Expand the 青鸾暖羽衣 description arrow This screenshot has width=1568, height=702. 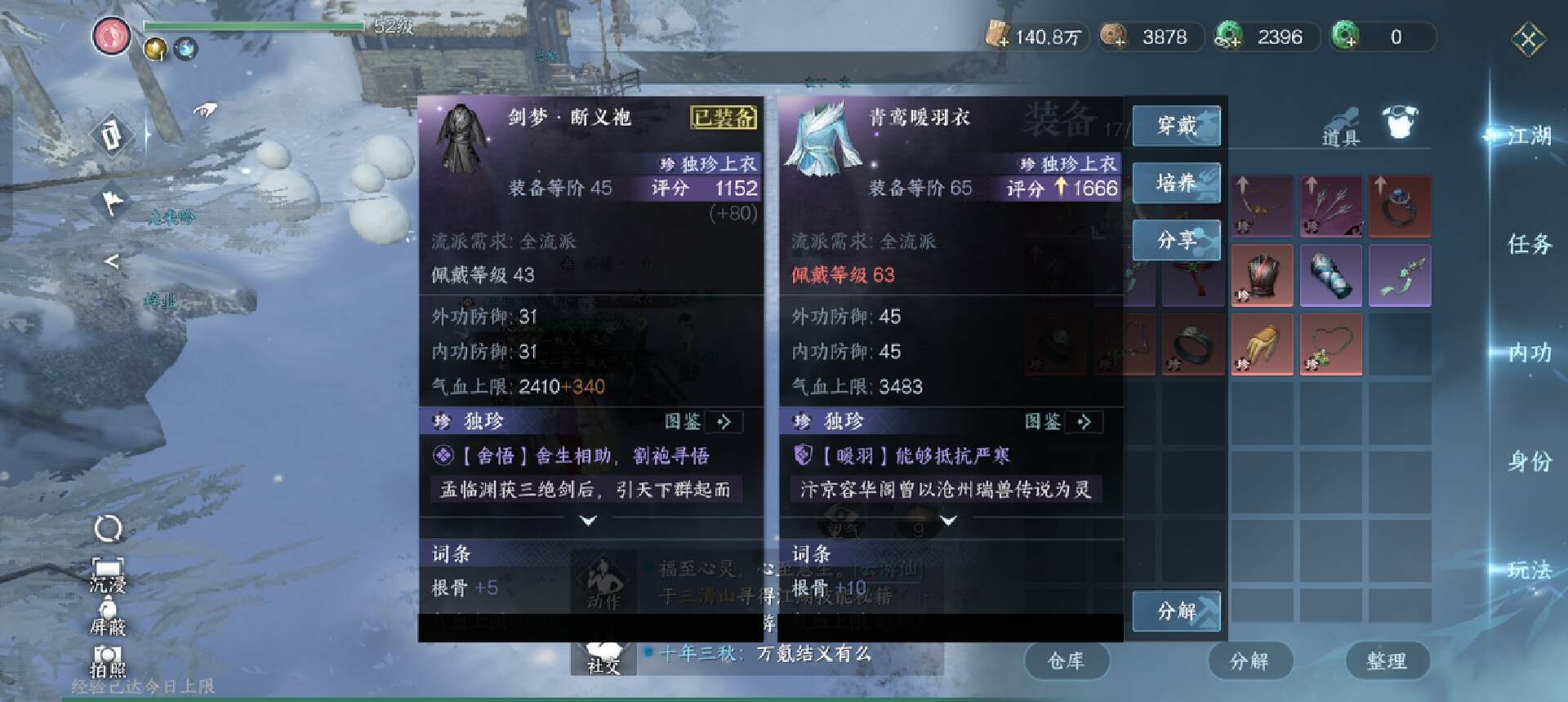pos(948,520)
